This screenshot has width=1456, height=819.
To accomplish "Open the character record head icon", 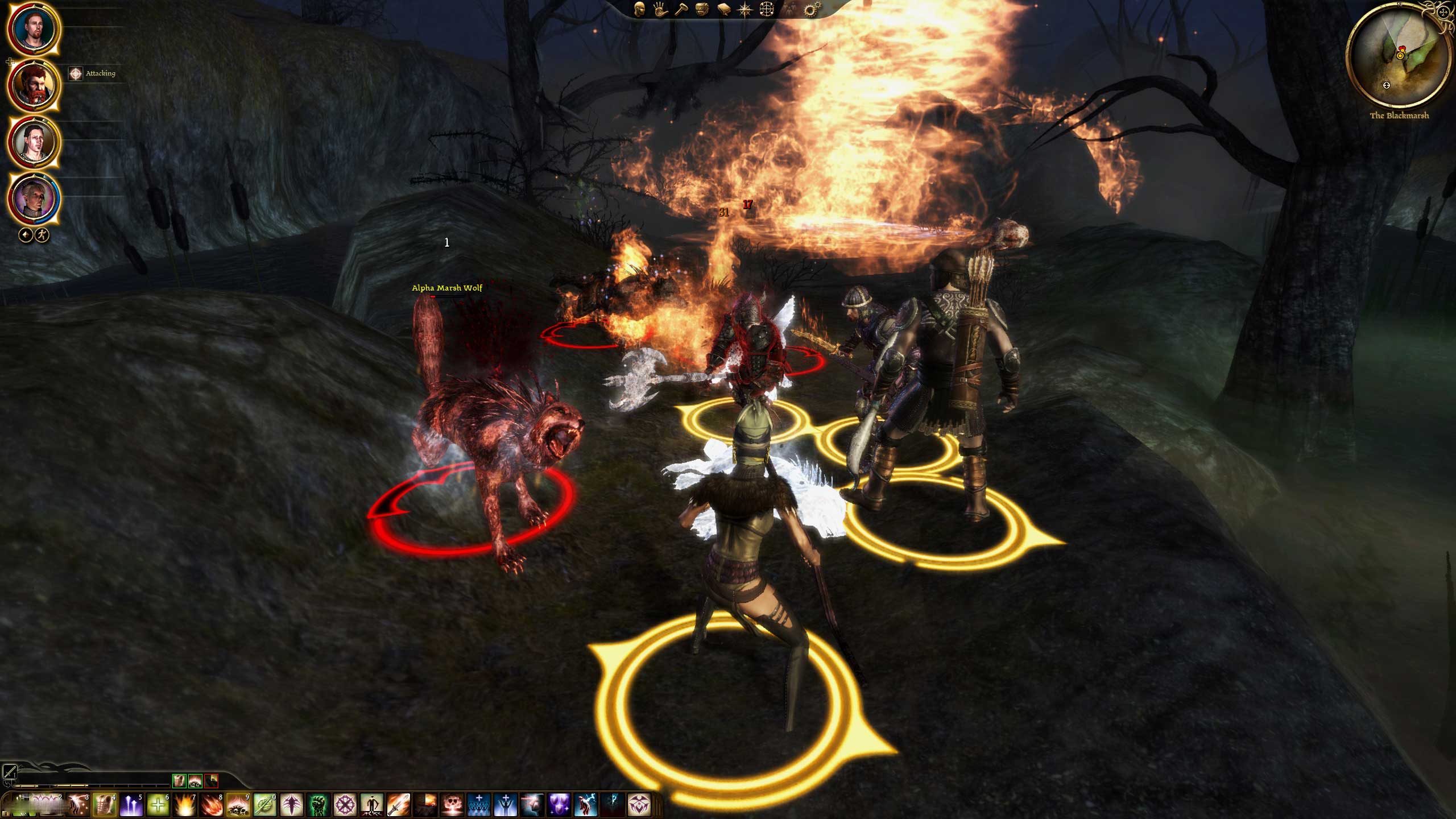I will [x=639, y=10].
